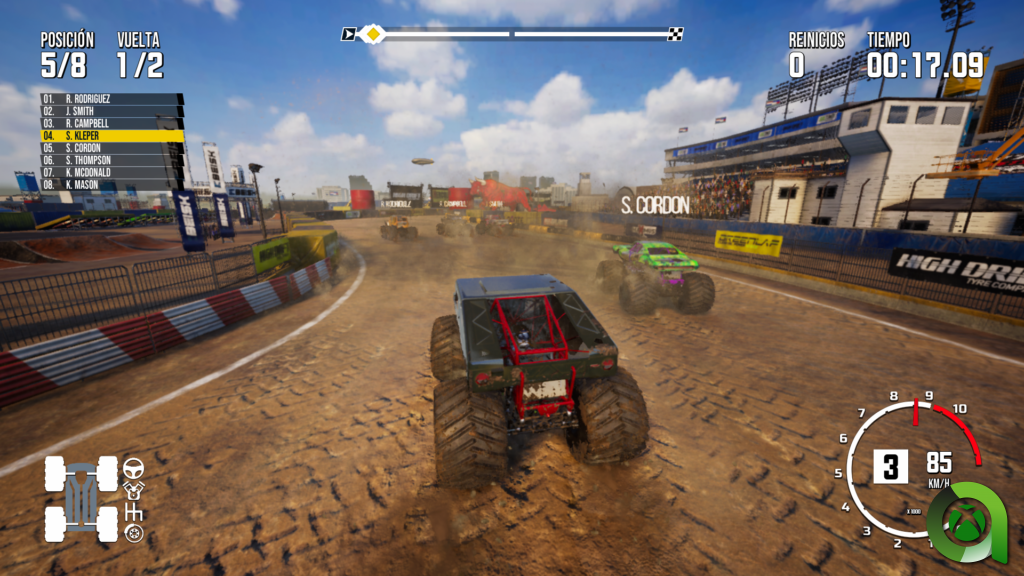Image resolution: width=1024 pixels, height=576 pixels.
Task: Select the highlighted S. Kleper row
Action: pyautogui.click(x=110, y=135)
